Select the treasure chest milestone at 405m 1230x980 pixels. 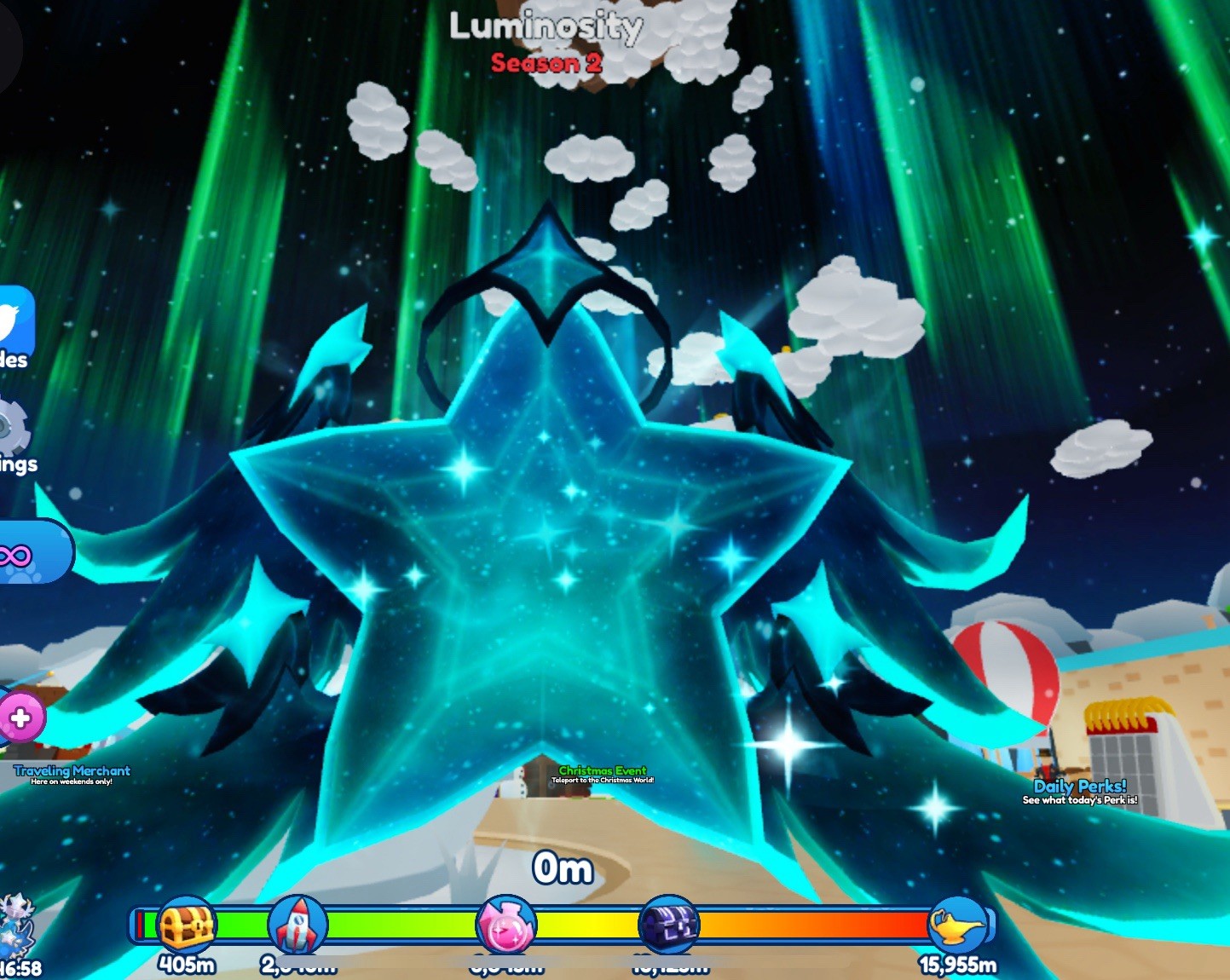pos(188,925)
